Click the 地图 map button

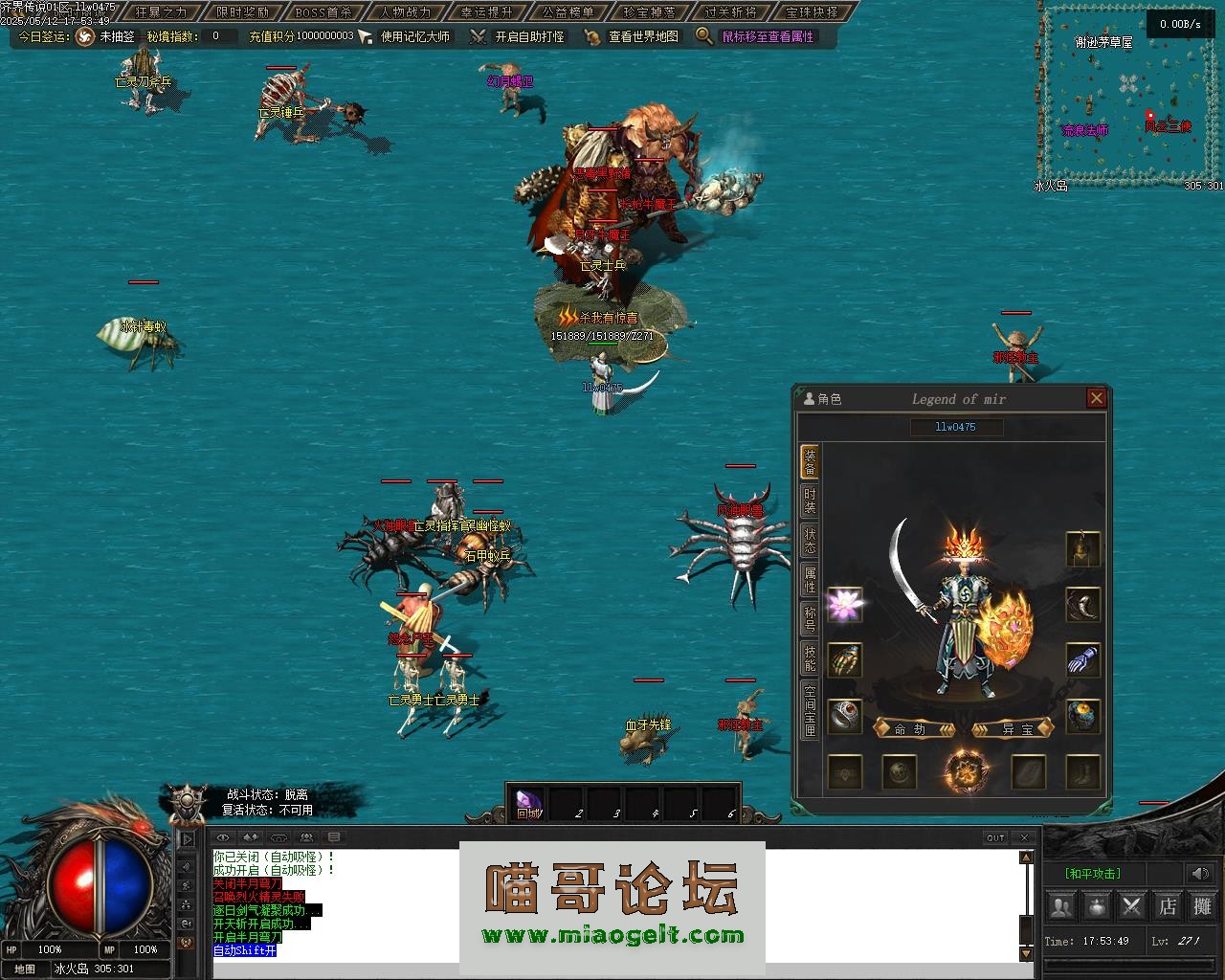point(25,969)
